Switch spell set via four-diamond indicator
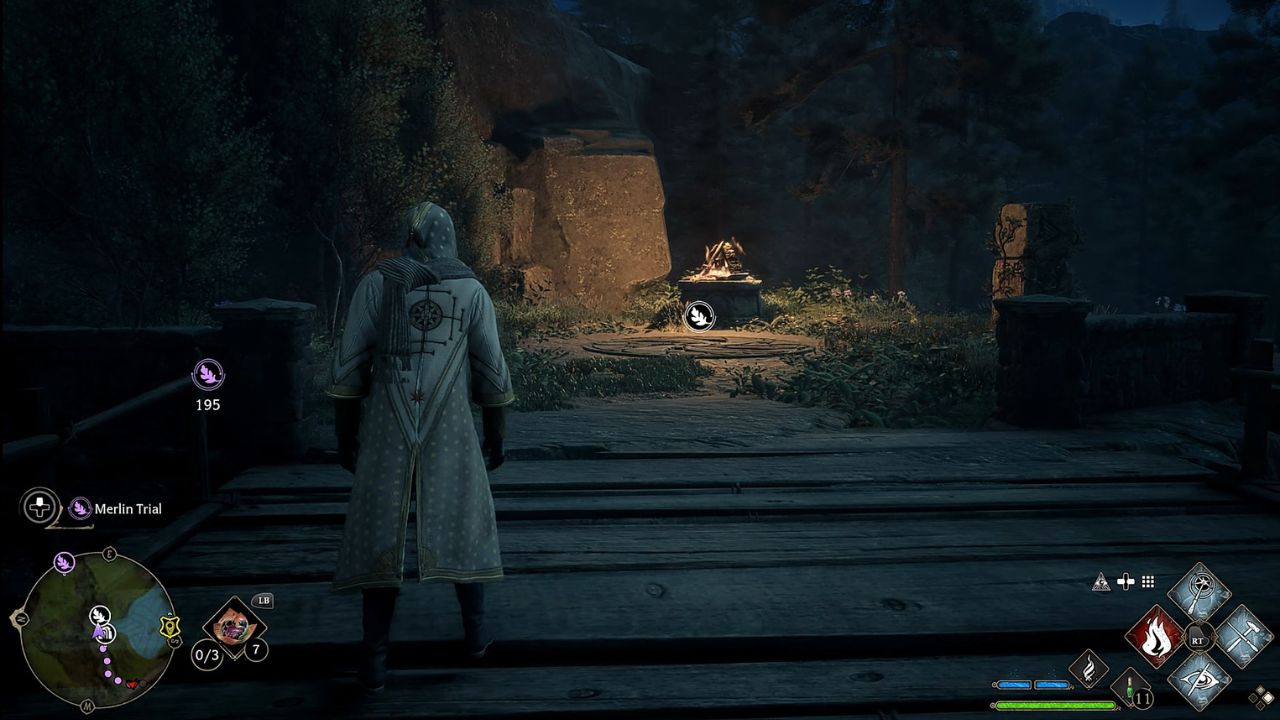1280x720 pixels. click(1261, 697)
